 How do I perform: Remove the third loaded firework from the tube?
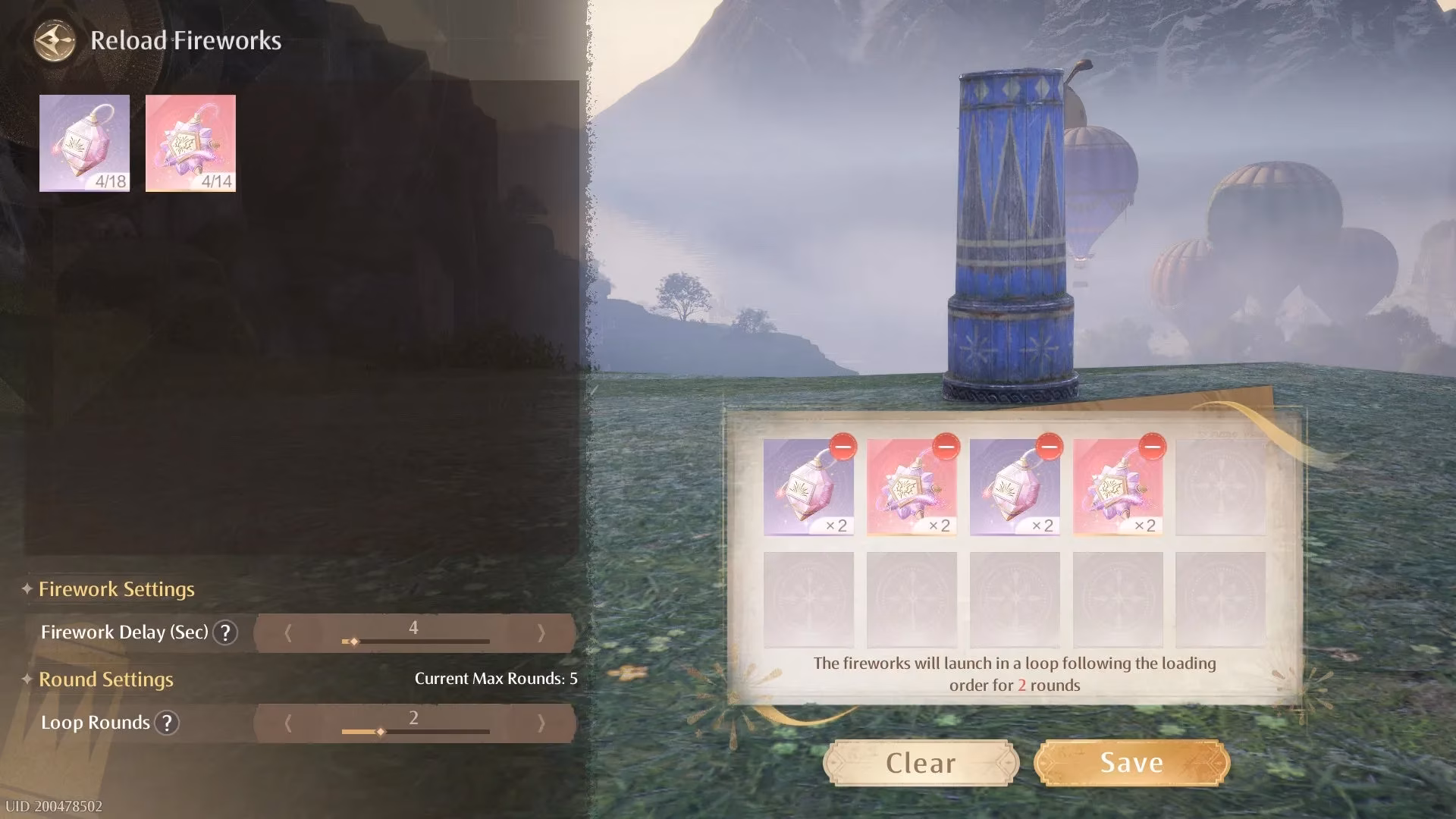pos(1050,449)
